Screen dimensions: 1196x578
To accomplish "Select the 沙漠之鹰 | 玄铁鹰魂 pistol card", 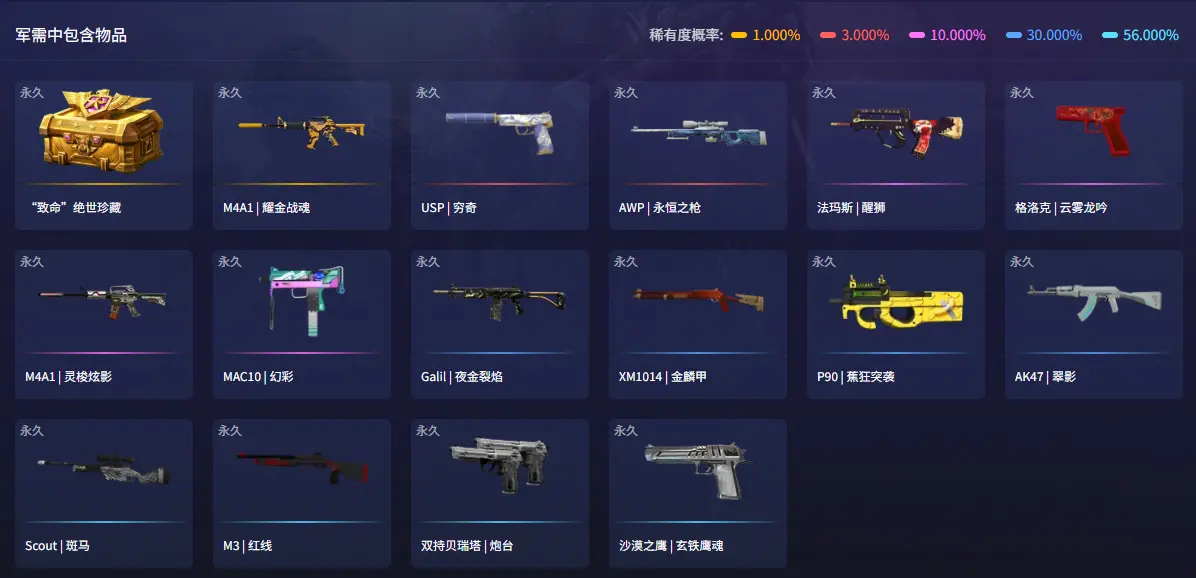I will coord(697,493).
